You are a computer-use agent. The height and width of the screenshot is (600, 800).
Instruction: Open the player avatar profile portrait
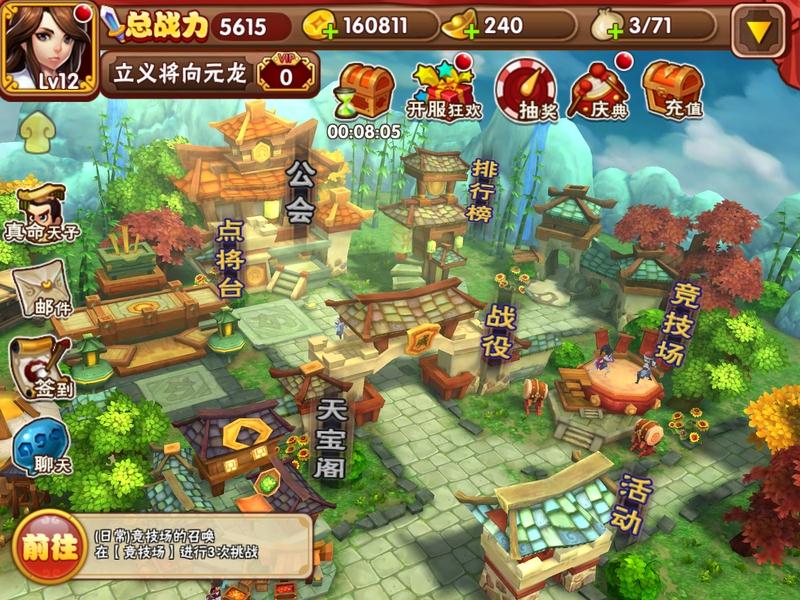click(50, 45)
